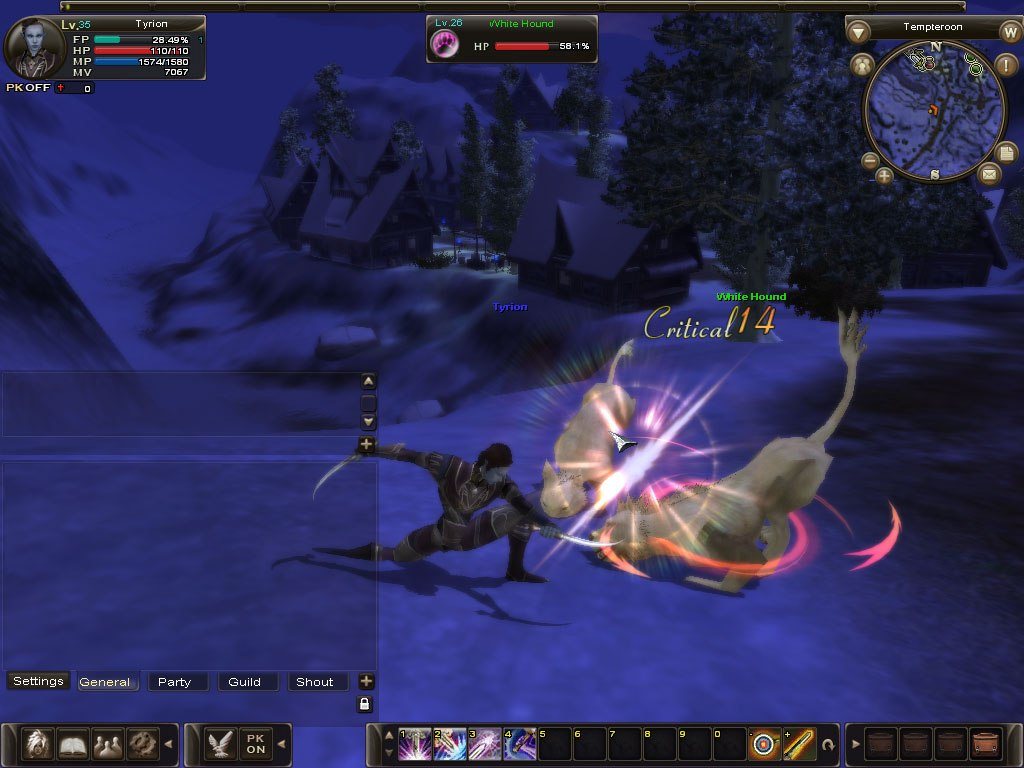Switch to the General chat tab
The height and width of the screenshot is (768, 1024).
point(105,682)
